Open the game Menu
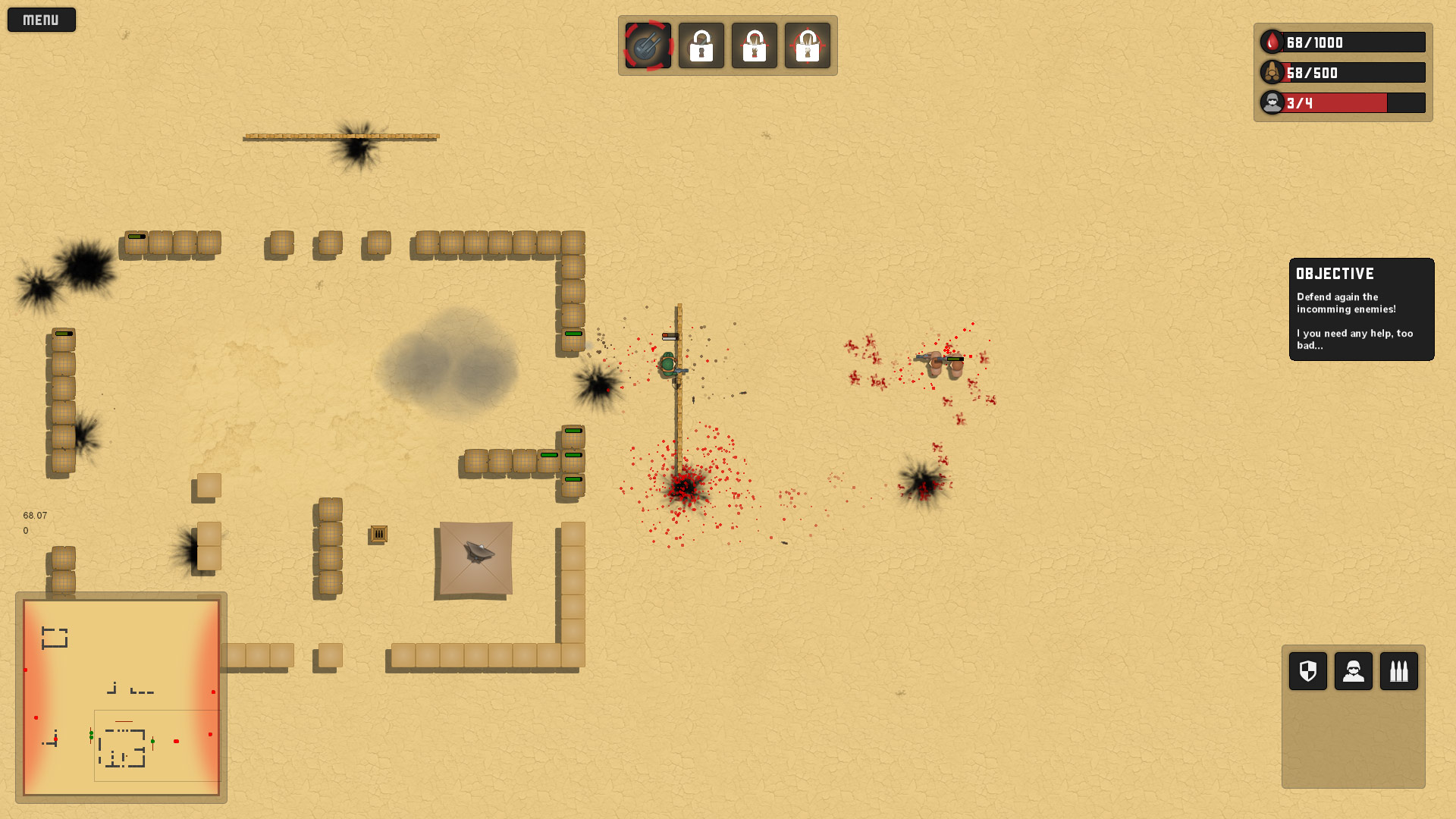Screen dimensions: 1456x819 pyautogui.click(x=41, y=19)
